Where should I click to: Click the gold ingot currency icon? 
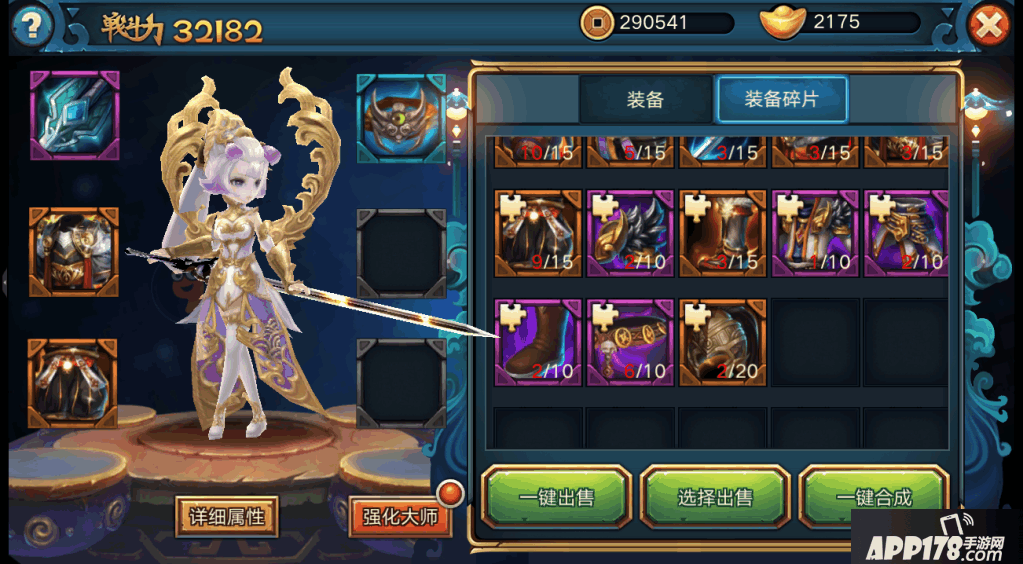coord(783,22)
